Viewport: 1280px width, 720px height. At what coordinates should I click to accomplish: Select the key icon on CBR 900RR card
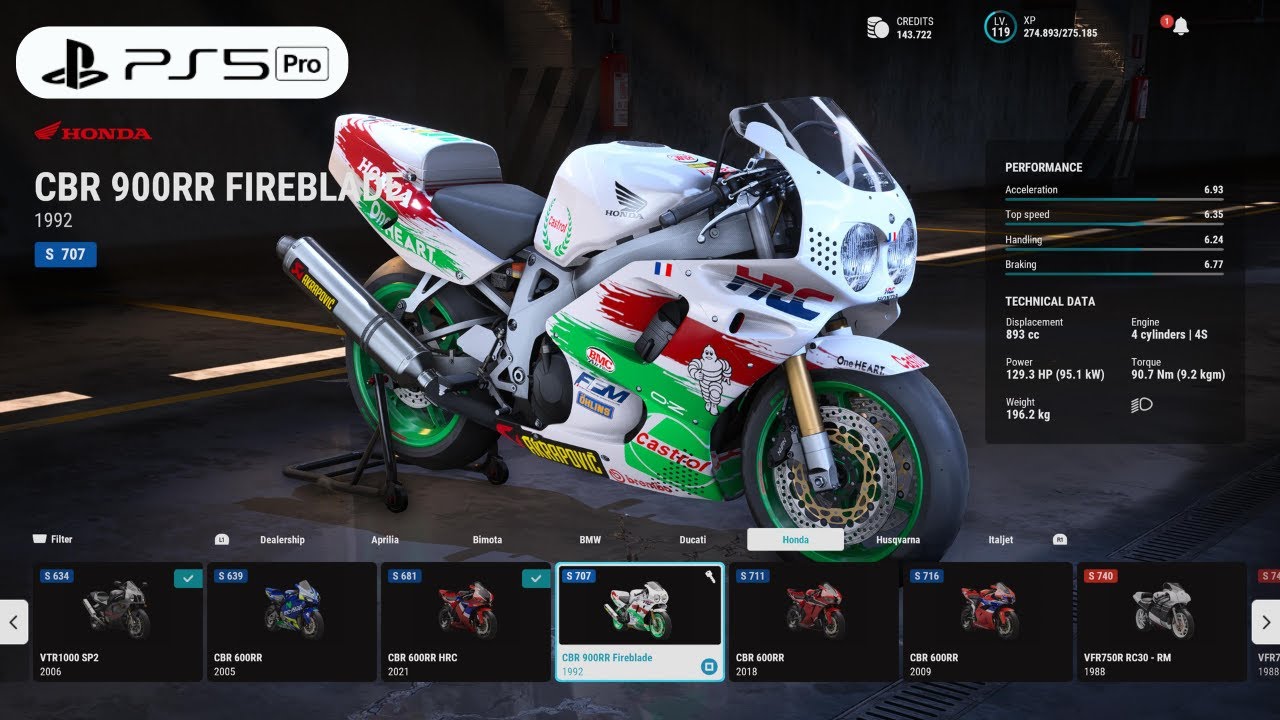710,578
